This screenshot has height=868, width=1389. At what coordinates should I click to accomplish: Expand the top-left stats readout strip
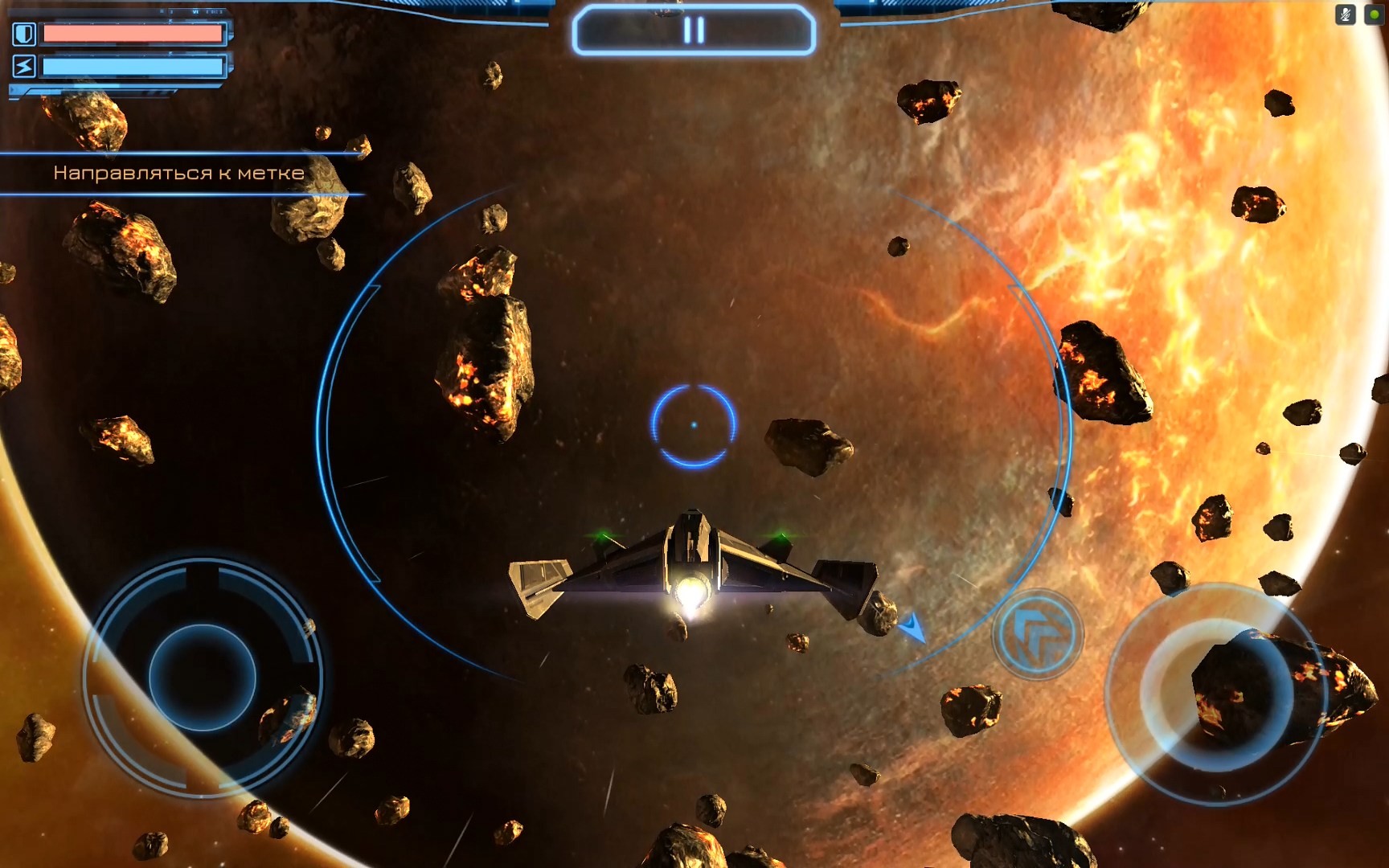tap(185, 11)
